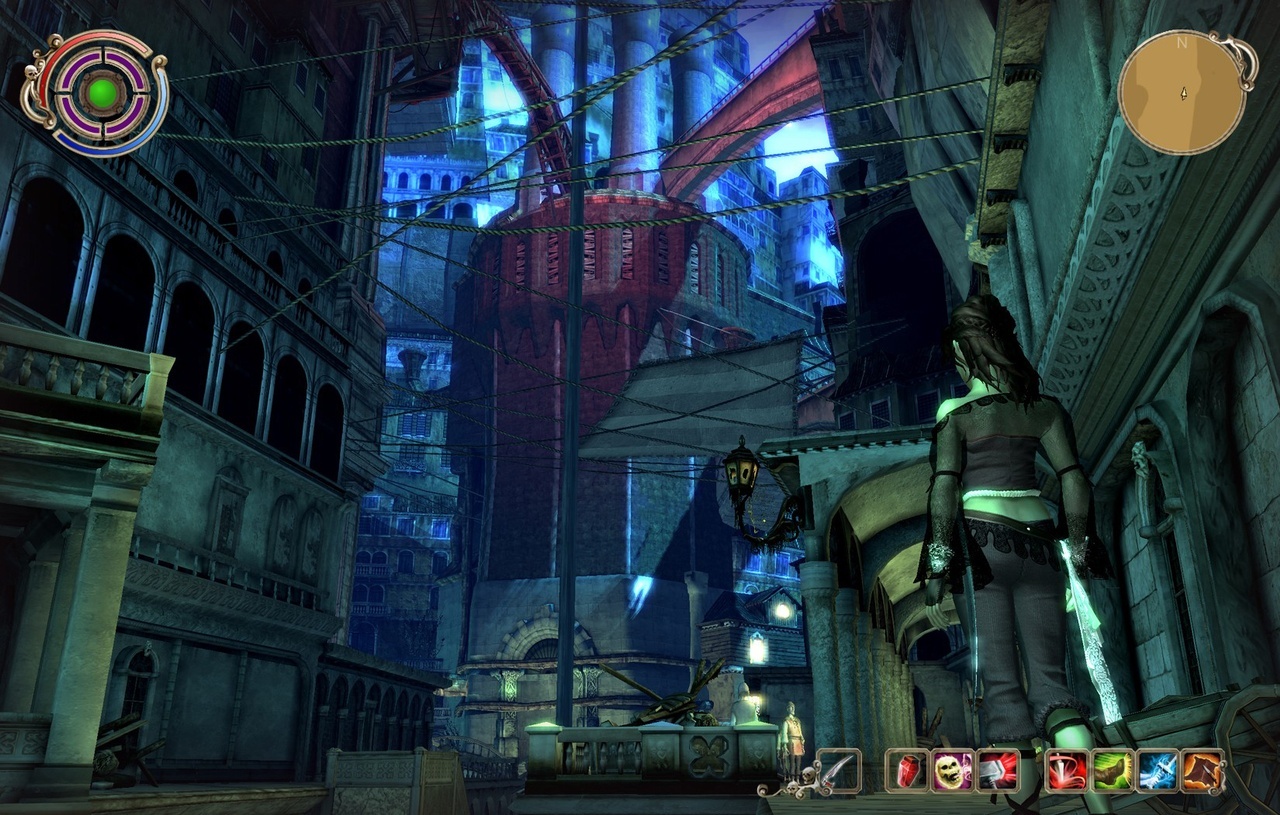Trigger the hammer strike skill

pos(998,770)
